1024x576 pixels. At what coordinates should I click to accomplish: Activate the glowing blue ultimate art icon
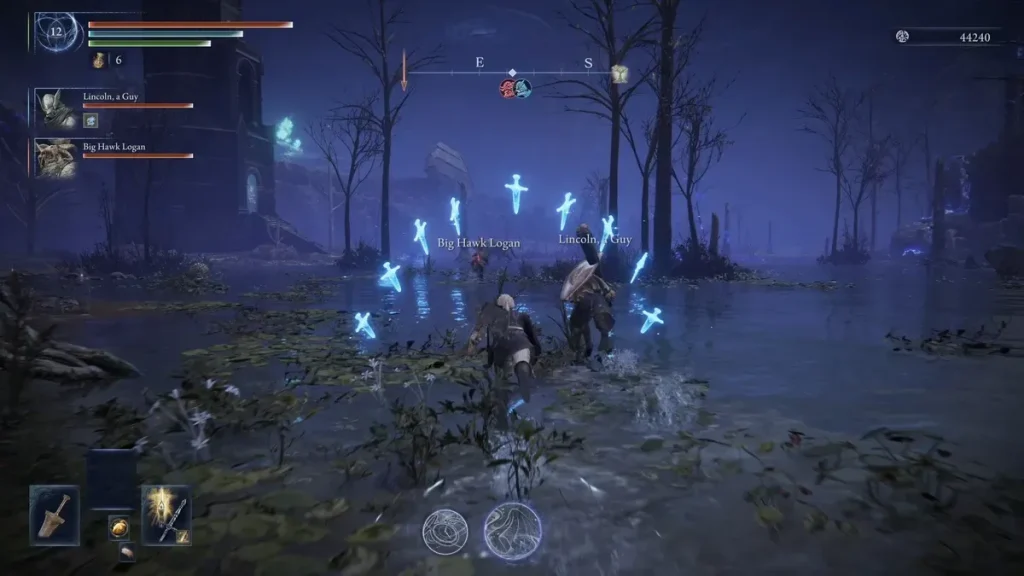tap(513, 530)
